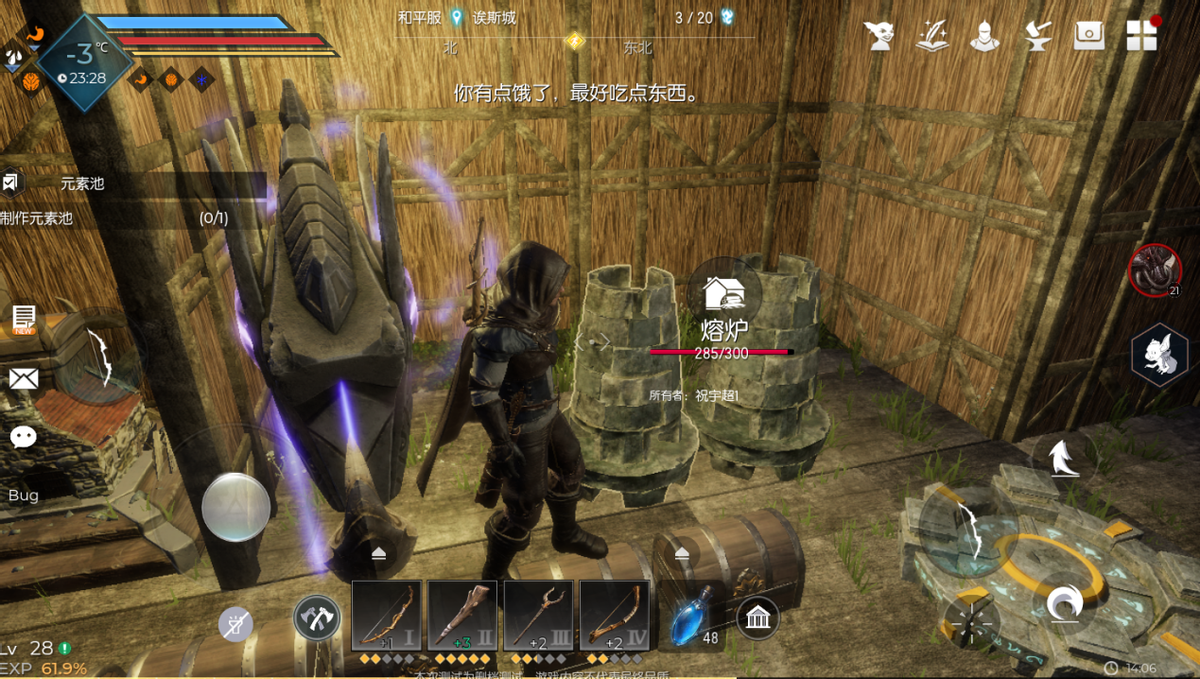
Task: Tap the jump arrow button
Action: pyautogui.click(x=1061, y=458)
